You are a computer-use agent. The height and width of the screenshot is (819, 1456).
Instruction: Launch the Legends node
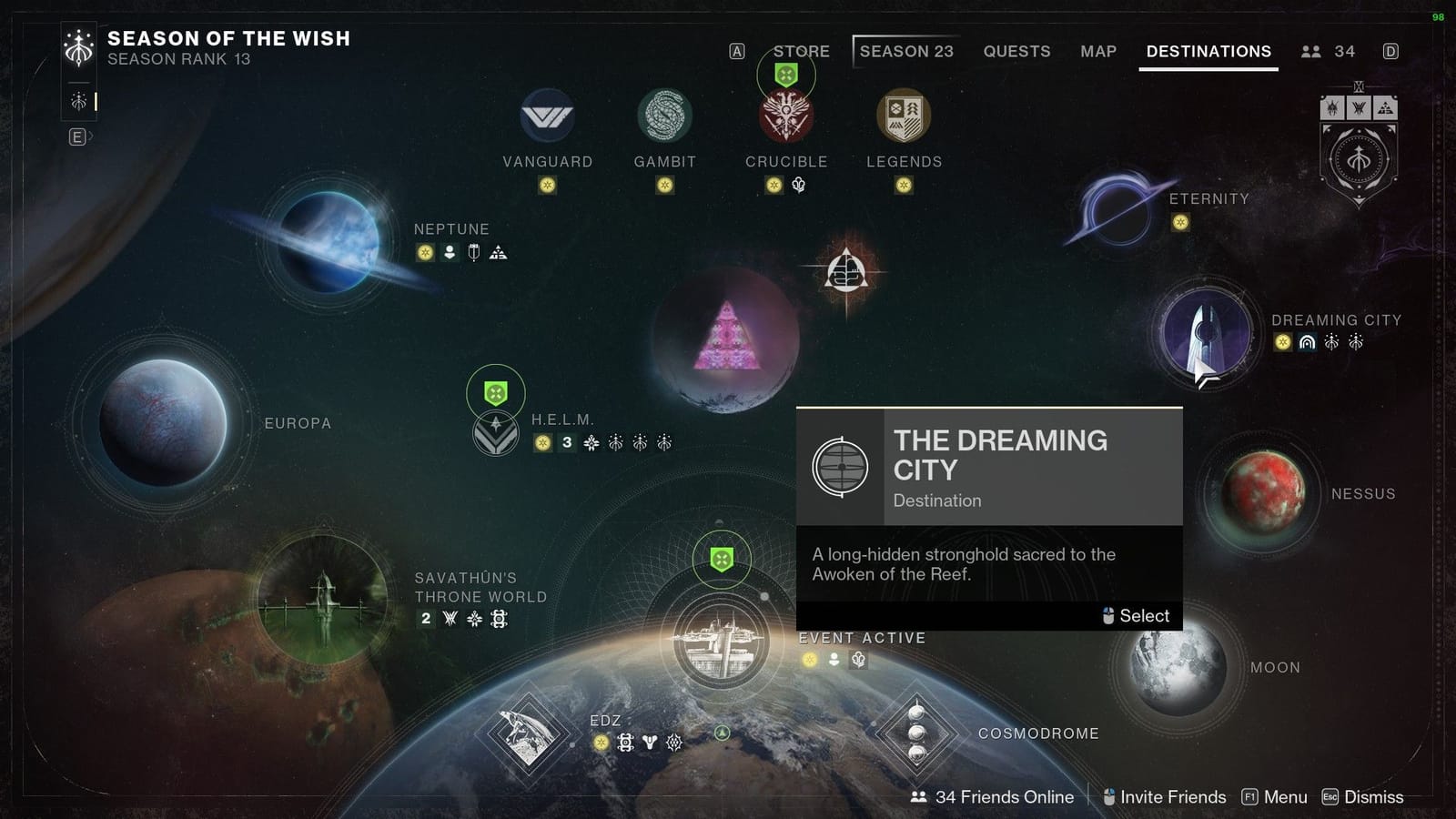point(902,113)
